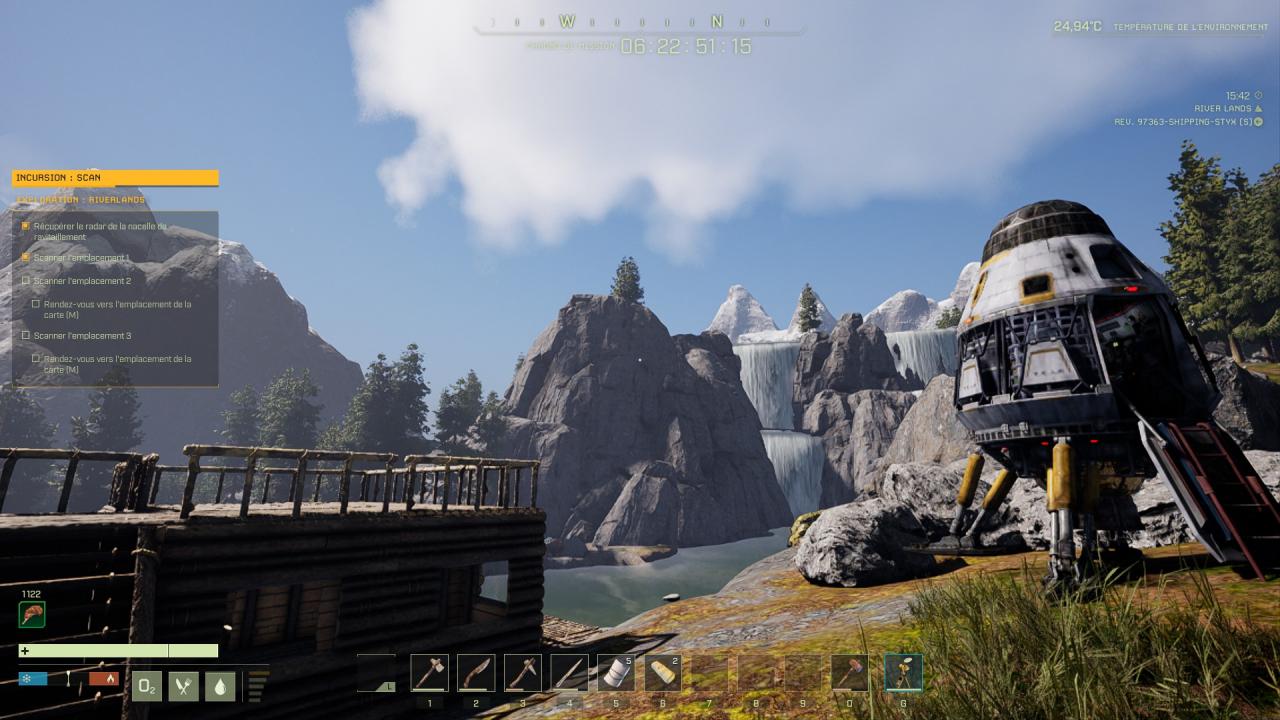Select the yellow item stack of 2
Image resolution: width=1280 pixels, height=720 pixels.
[x=662, y=673]
